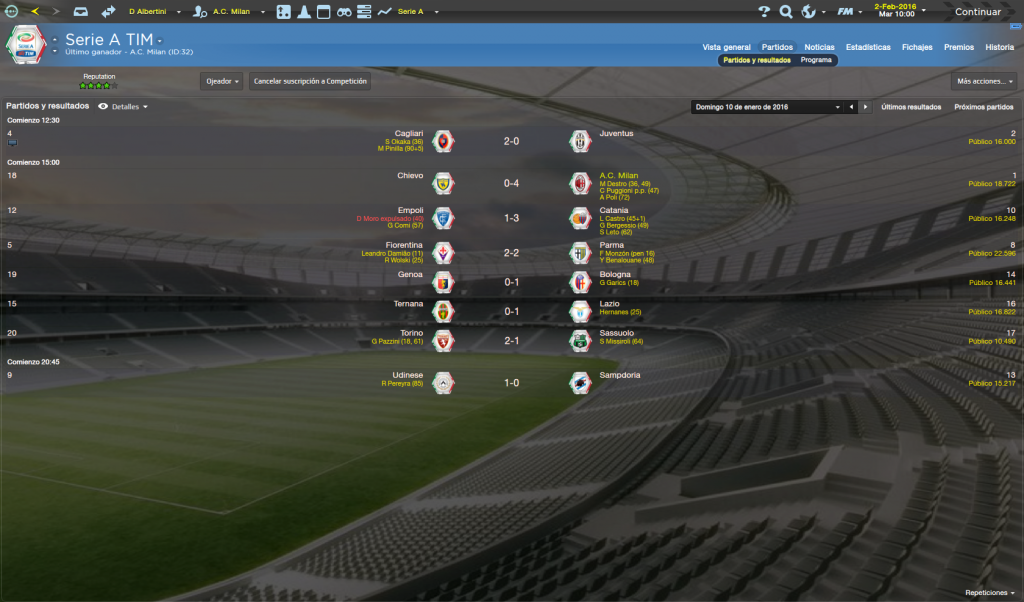Open the Repeticiones dropdown
The height and width of the screenshot is (602, 1024).
[x=990, y=592]
